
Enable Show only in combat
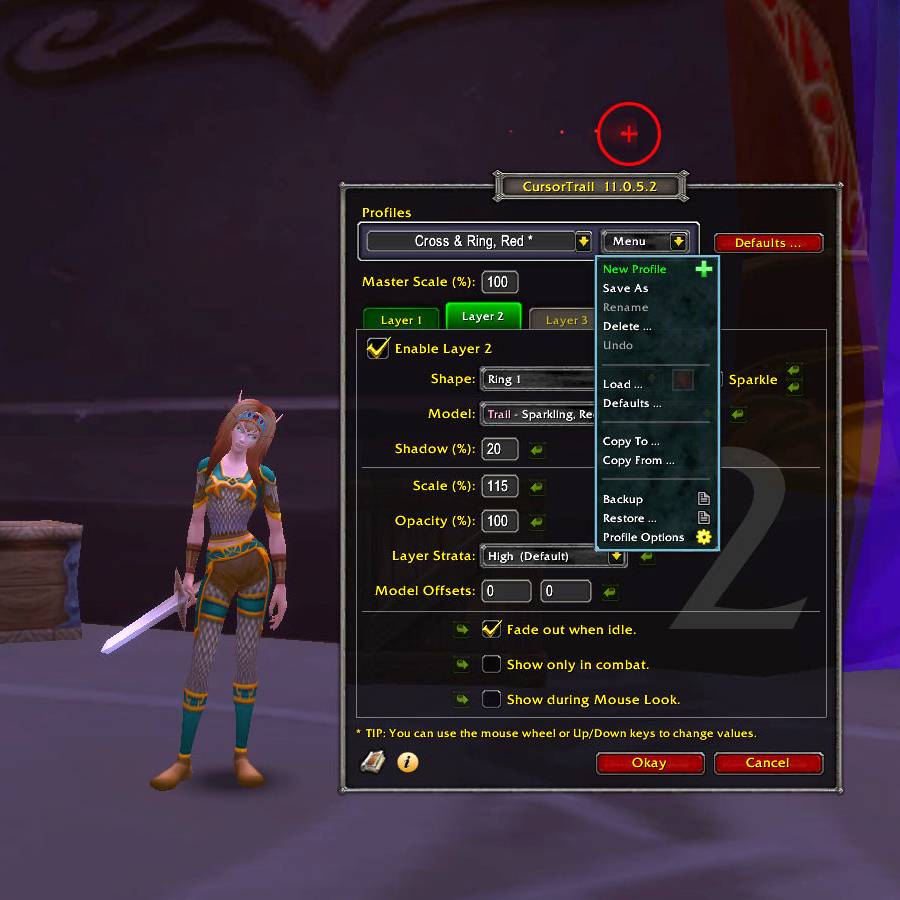point(491,664)
